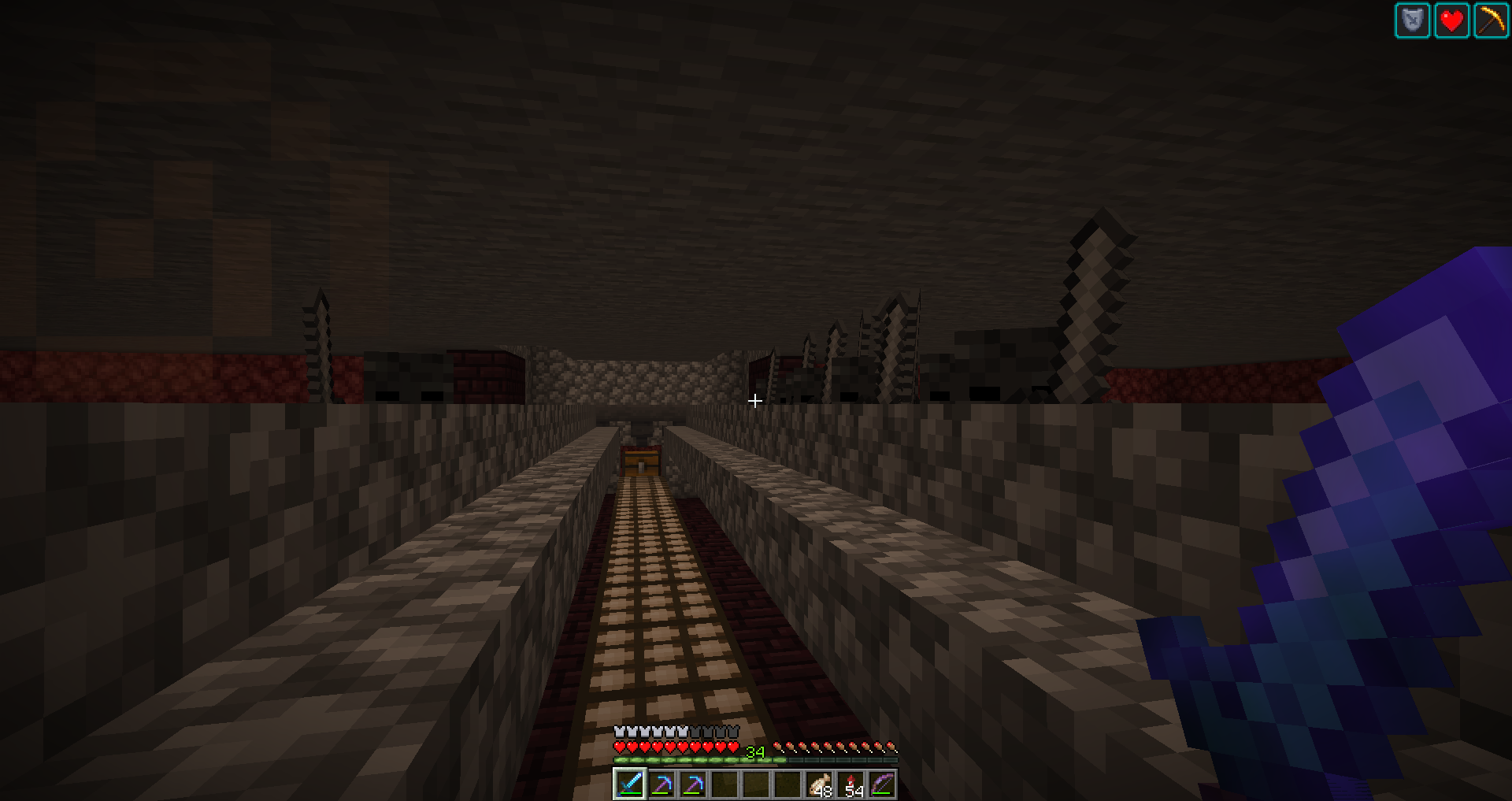The width and height of the screenshot is (1512, 801).
Task: Click an empty middle hotbar slot
Action: 756,784
